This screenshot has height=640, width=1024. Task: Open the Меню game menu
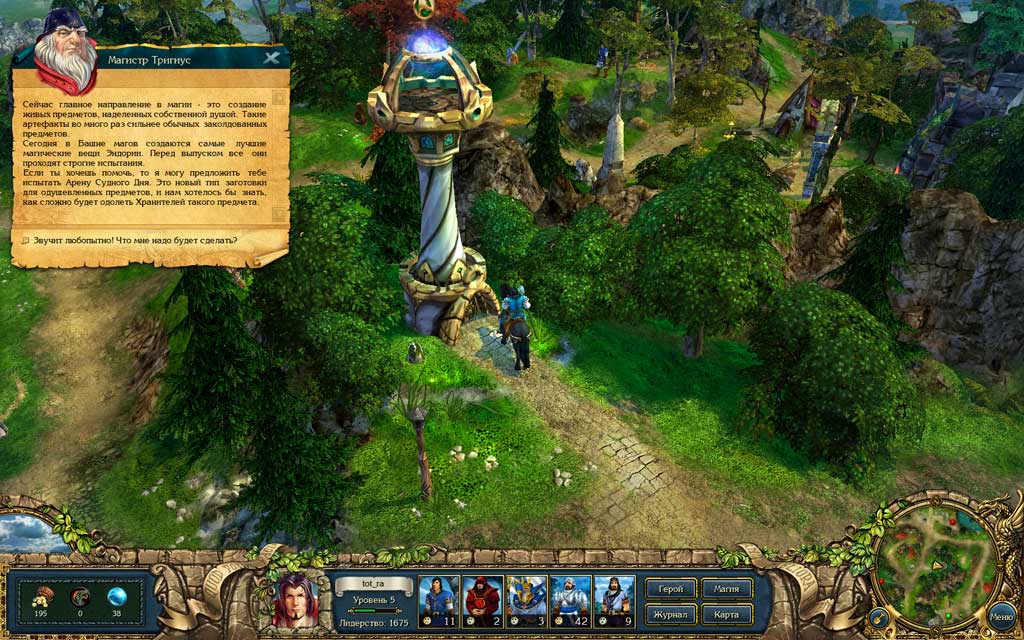point(1001,617)
